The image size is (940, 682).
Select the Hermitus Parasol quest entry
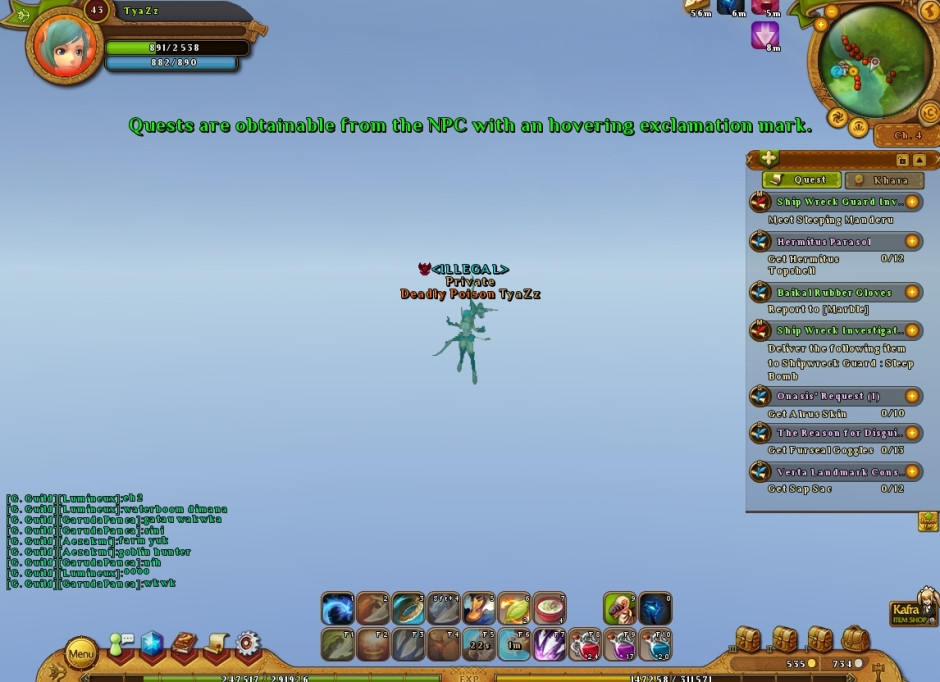824,242
